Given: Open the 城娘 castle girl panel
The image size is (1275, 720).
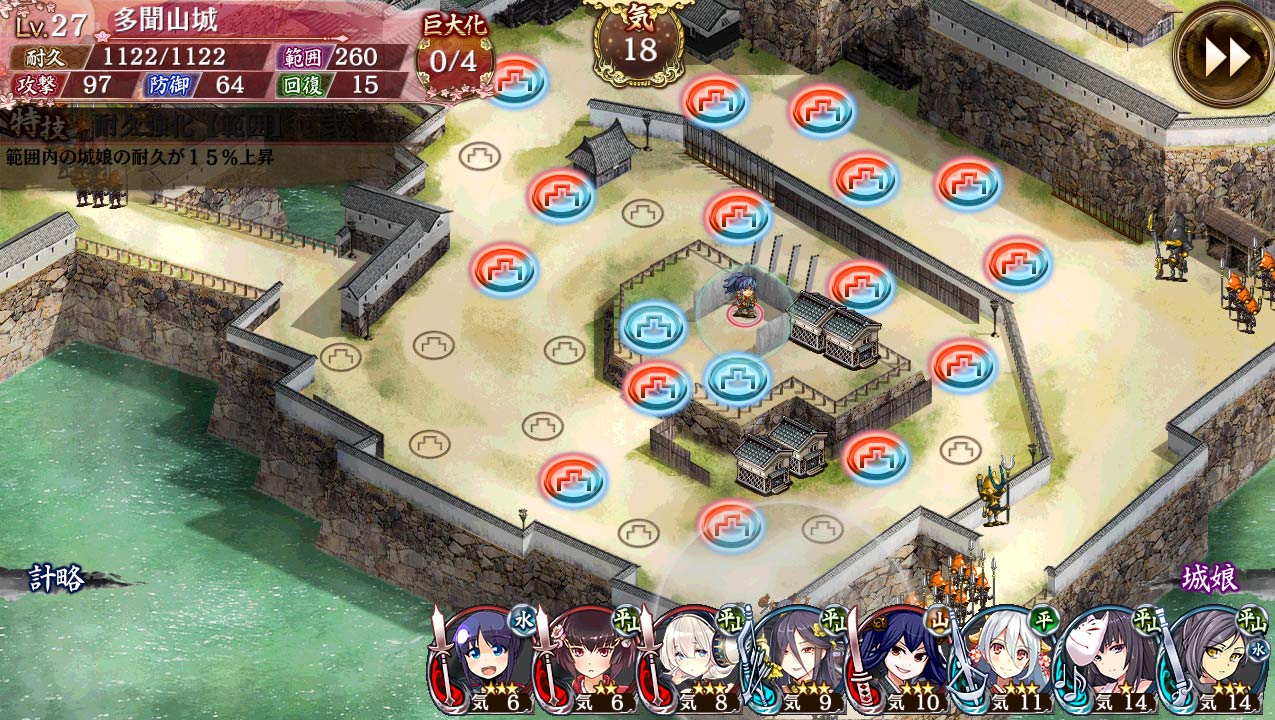Looking at the screenshot, I should click(x=1209, y=578).
